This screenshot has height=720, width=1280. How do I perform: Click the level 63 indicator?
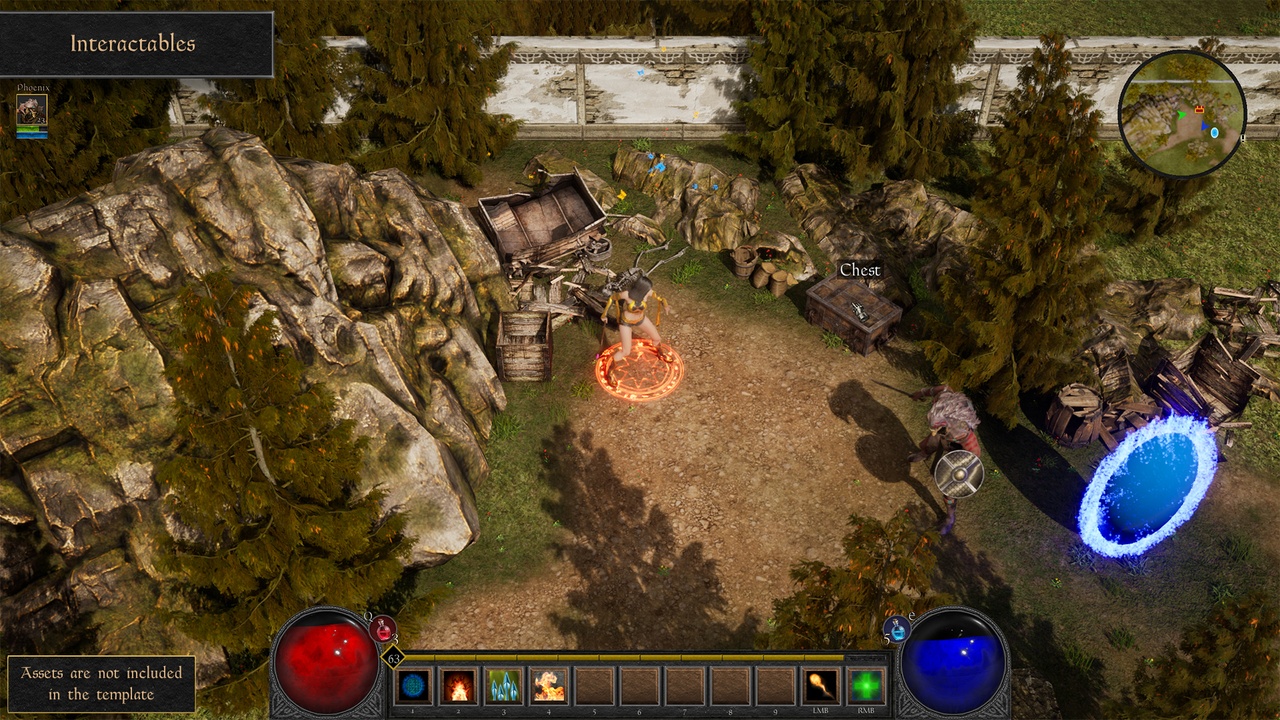pyautogui.click(x=392, y=655)
